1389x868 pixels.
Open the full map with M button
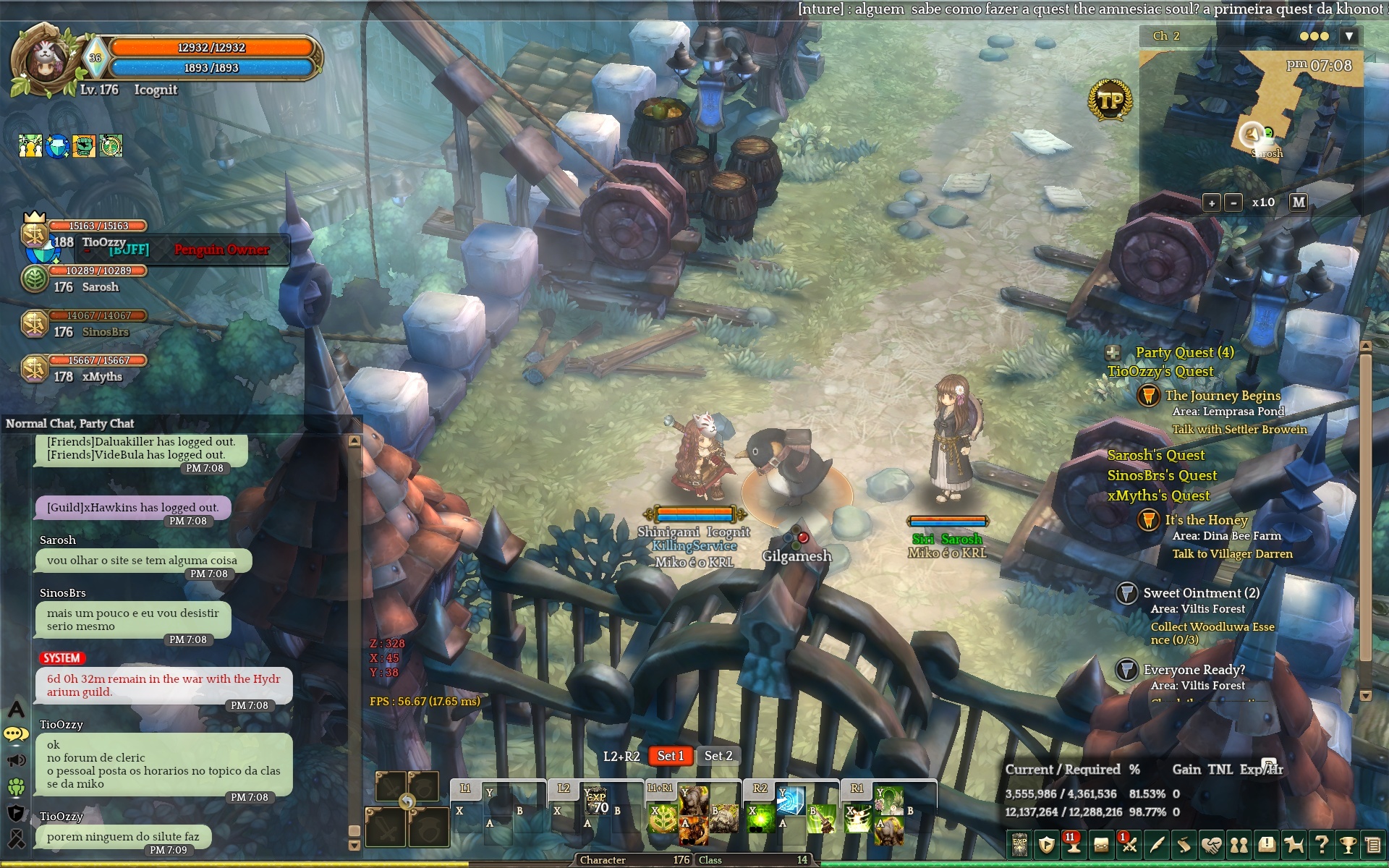pos(1299,203)
